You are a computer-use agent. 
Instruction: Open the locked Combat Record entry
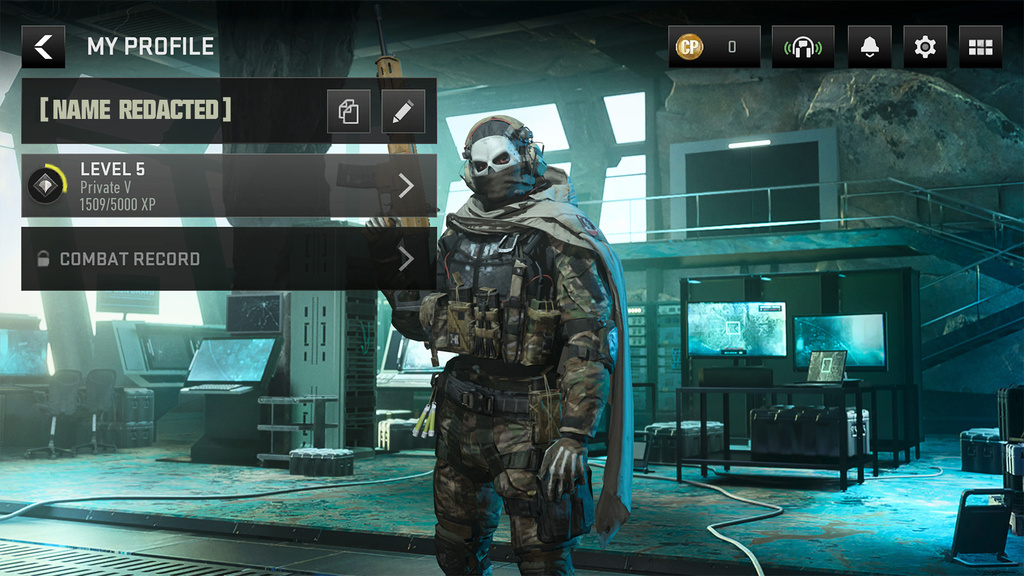(228, 259)
